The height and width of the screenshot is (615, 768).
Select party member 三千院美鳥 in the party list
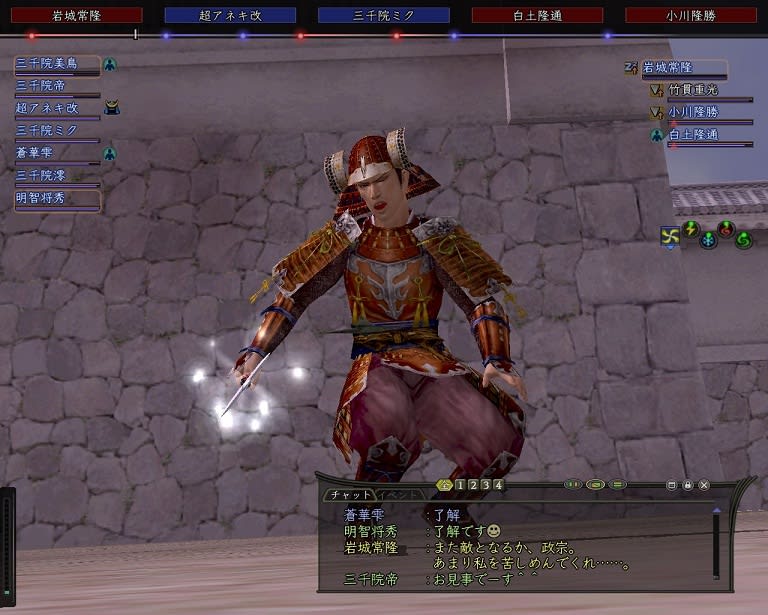click(x=58, y=64)
